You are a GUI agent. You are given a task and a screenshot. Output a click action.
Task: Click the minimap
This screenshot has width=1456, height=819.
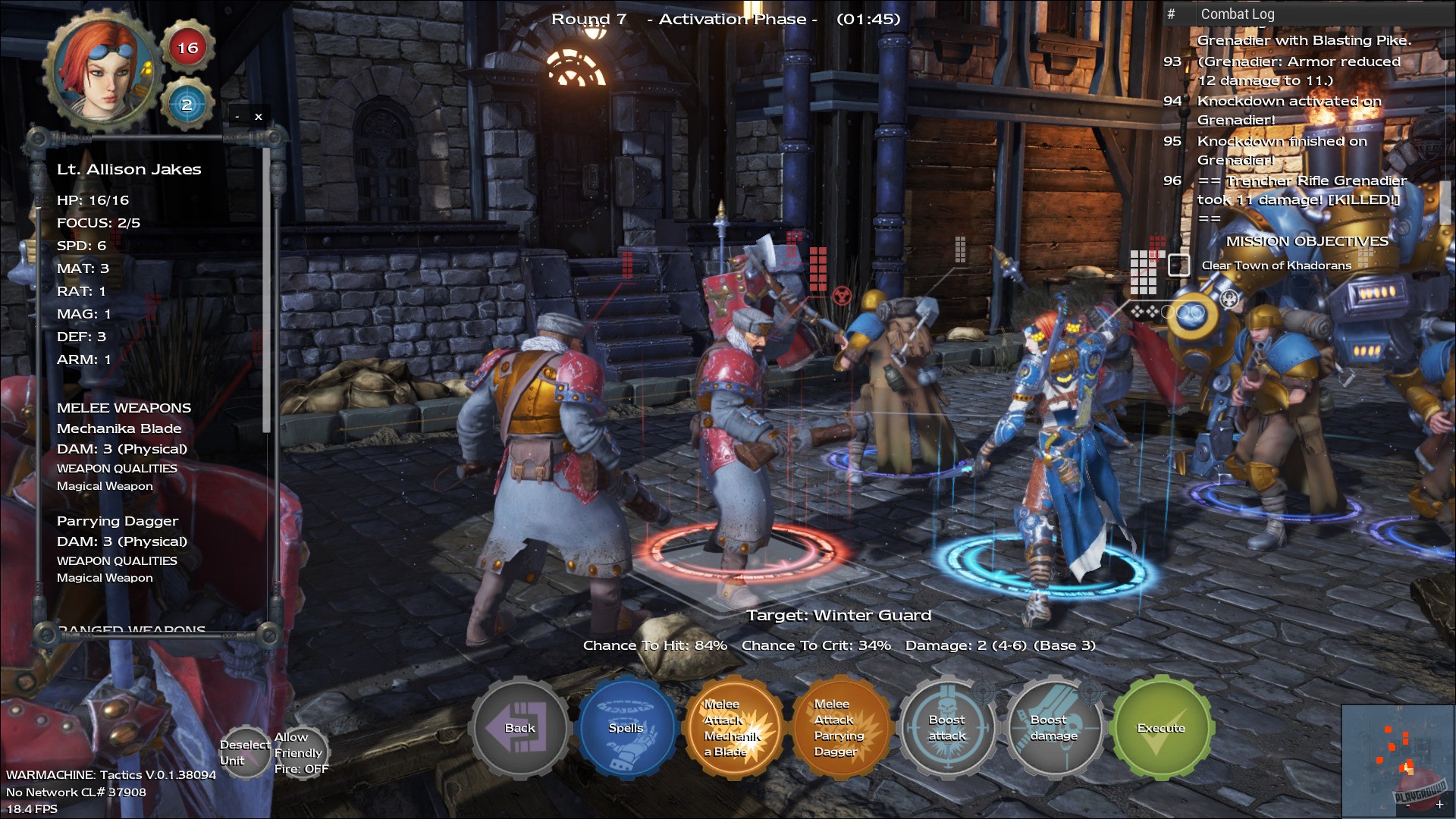pos(1397,760)
